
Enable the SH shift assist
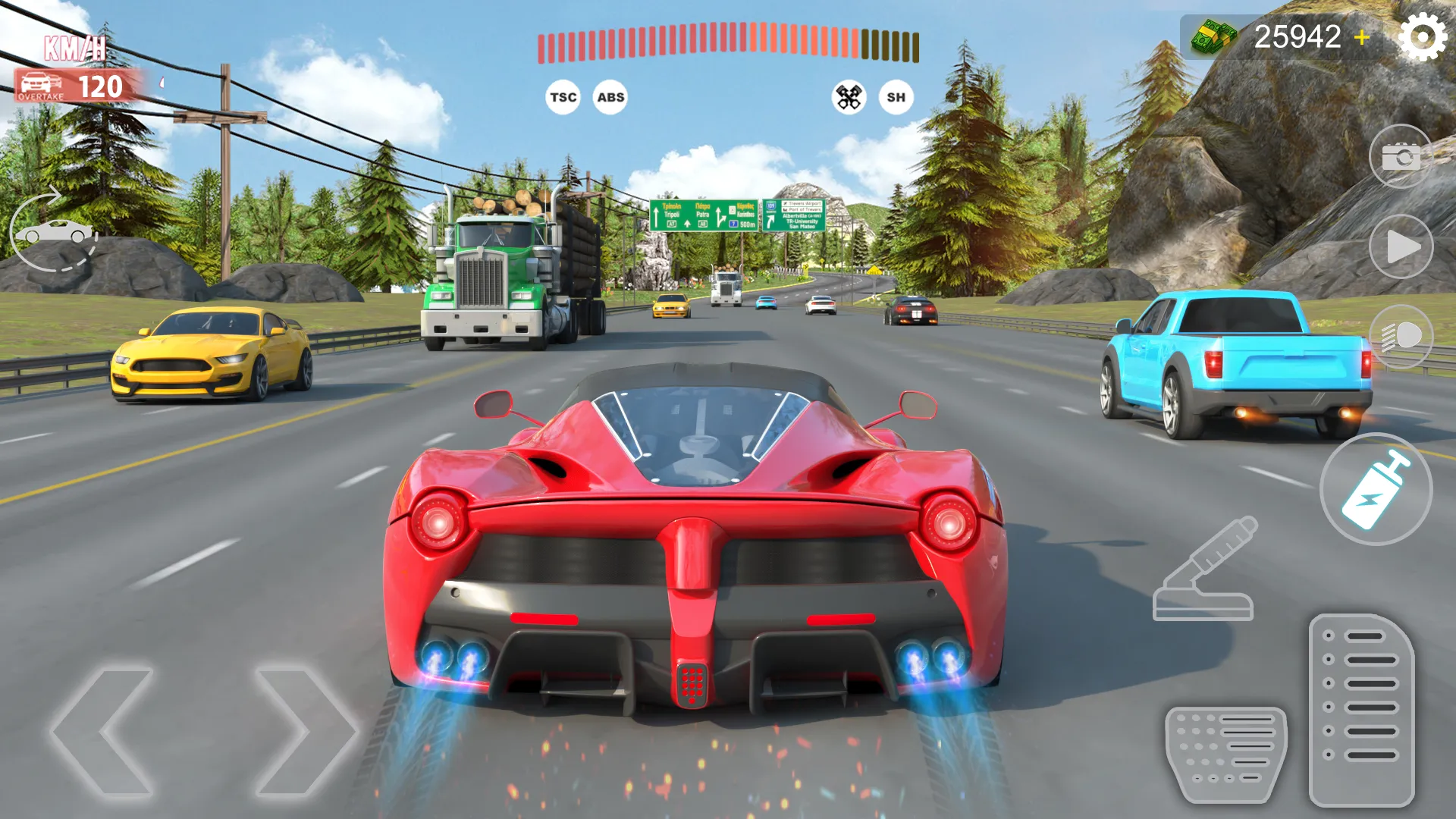point(896,97)
